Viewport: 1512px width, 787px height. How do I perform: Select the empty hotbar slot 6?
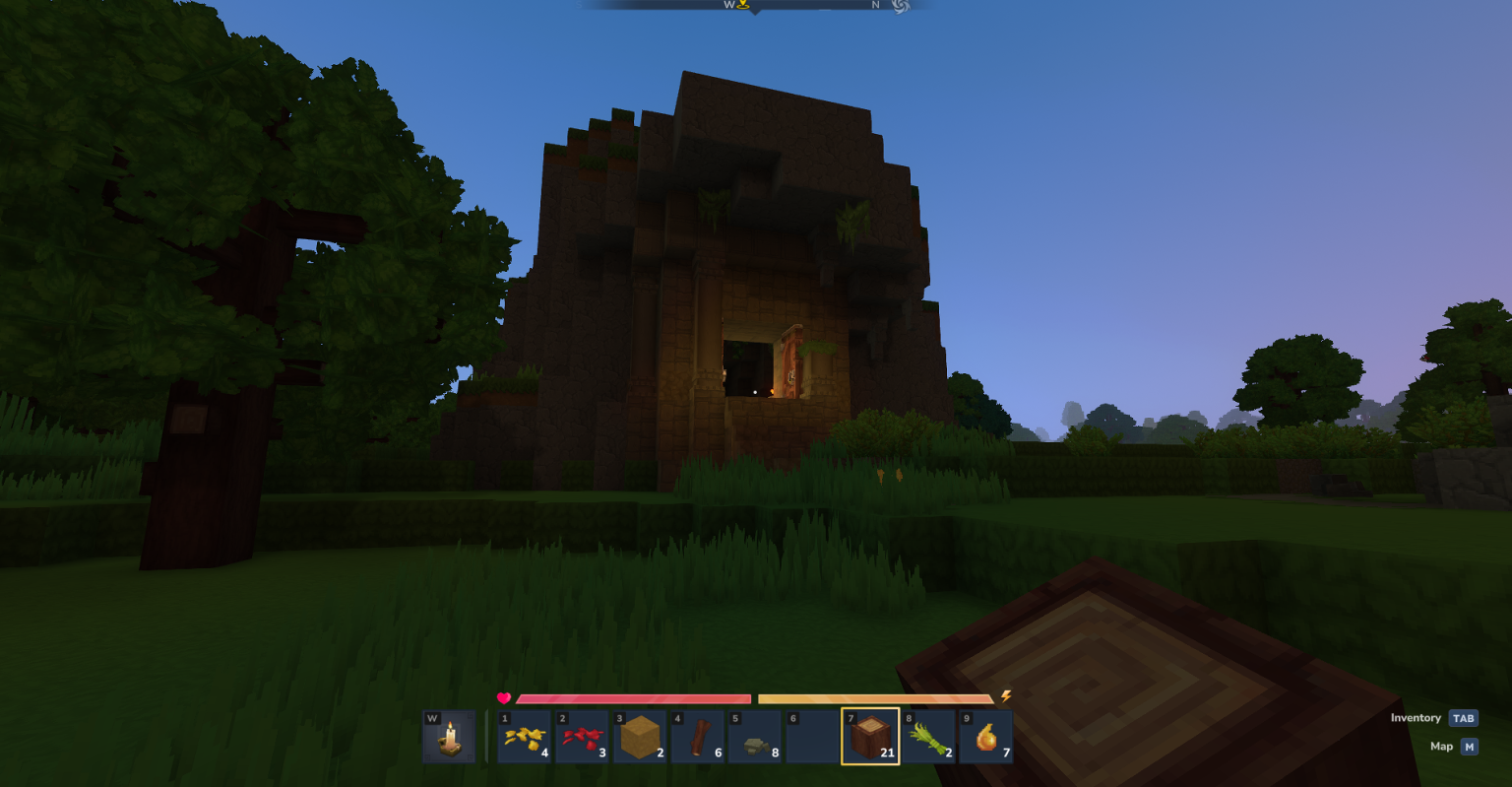(x=812, y=737)
